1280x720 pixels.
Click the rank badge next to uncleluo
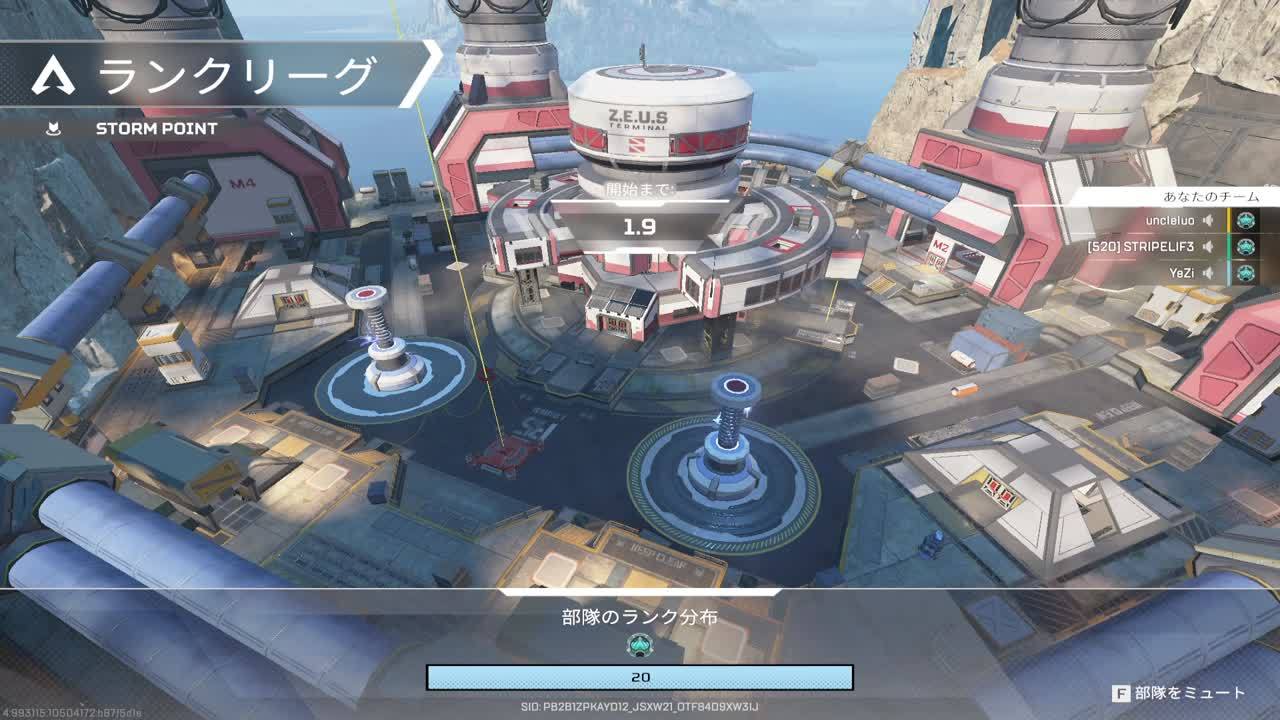coord(1245,220)
